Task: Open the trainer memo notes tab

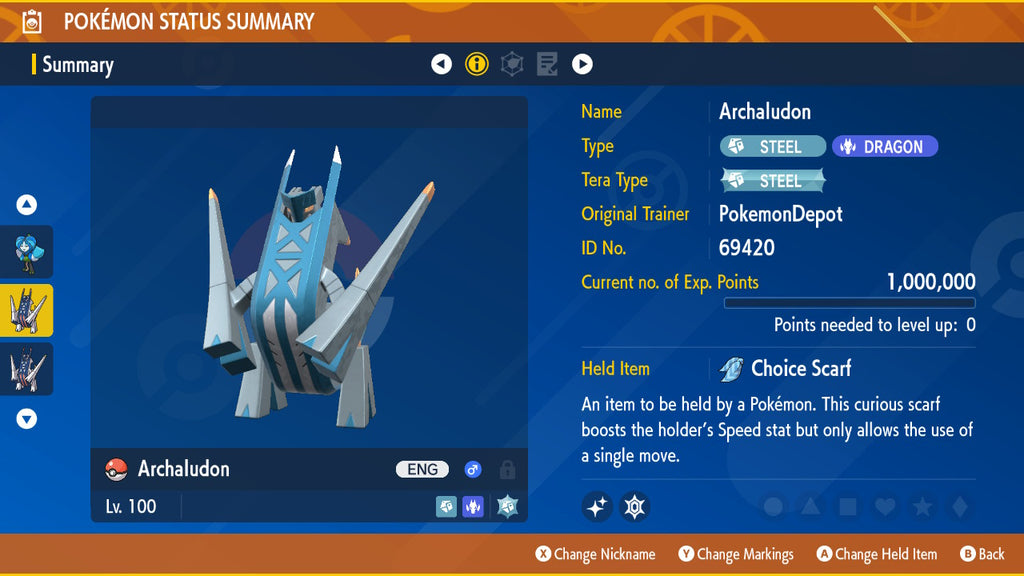Action: (547, 65)
